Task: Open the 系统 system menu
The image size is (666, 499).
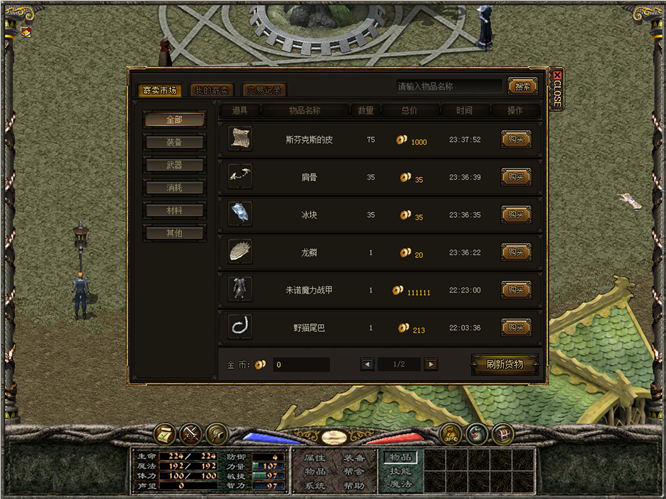Action: [315, 485]
